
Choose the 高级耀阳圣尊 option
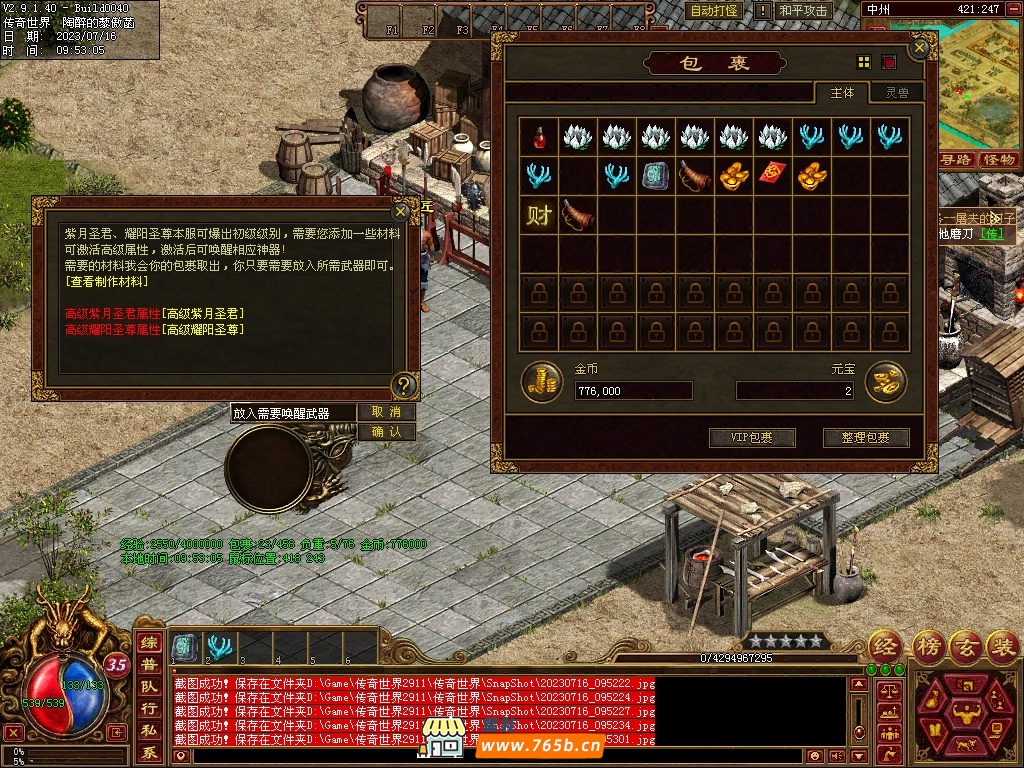(x=204, y=329)
